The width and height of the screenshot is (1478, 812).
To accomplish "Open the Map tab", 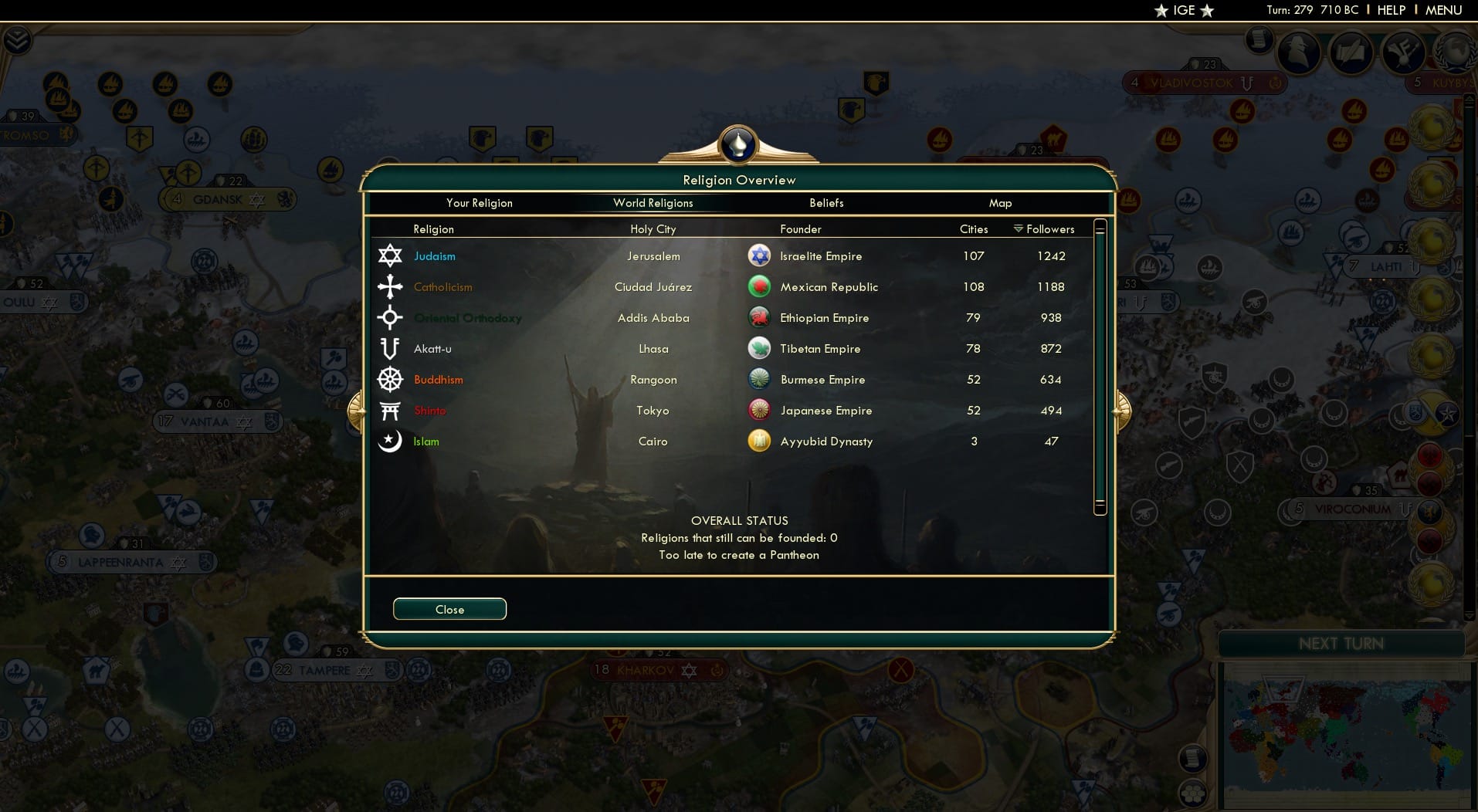I will [x=1001, y=203].
